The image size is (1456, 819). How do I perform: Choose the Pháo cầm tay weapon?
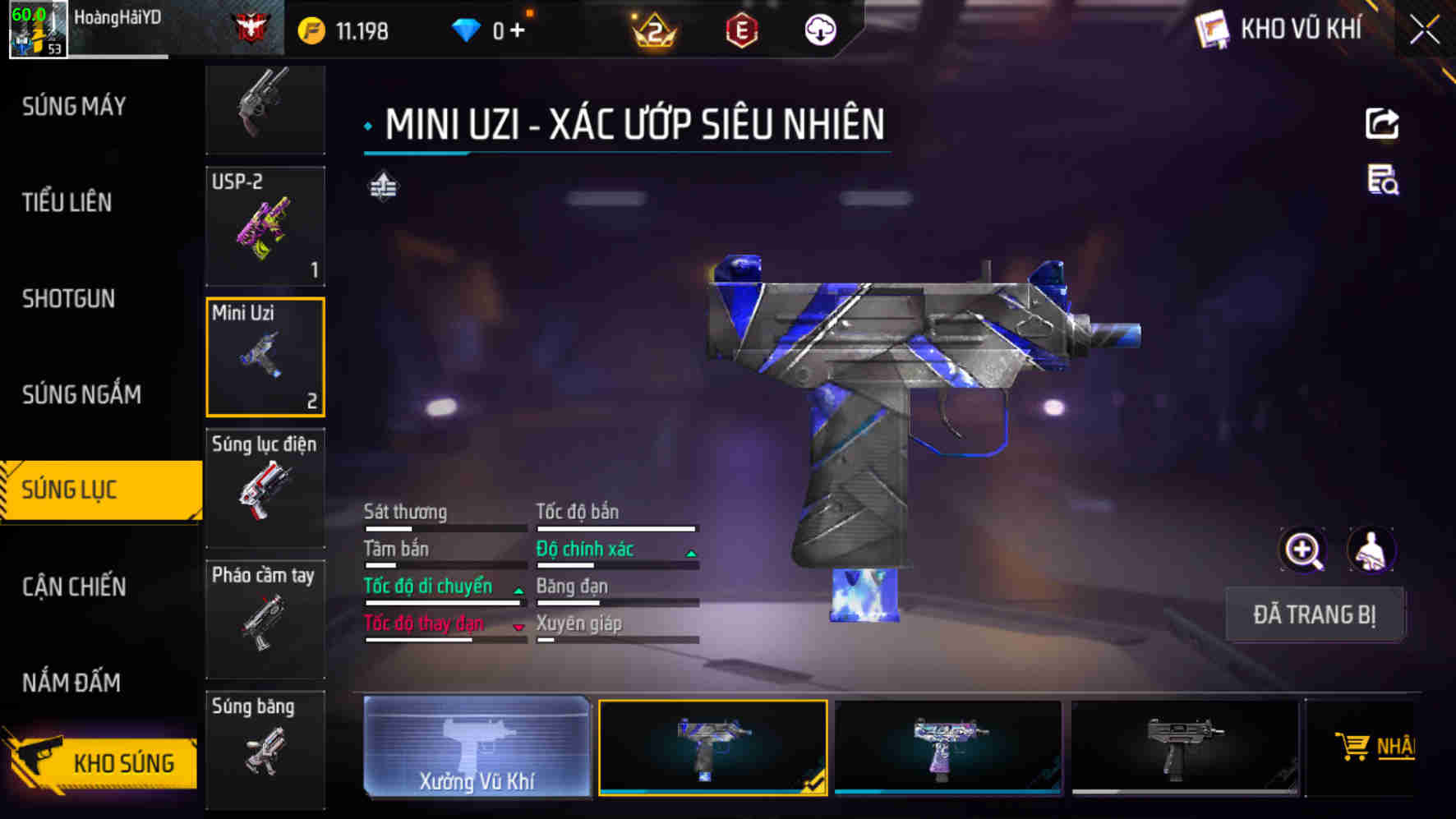265,619
